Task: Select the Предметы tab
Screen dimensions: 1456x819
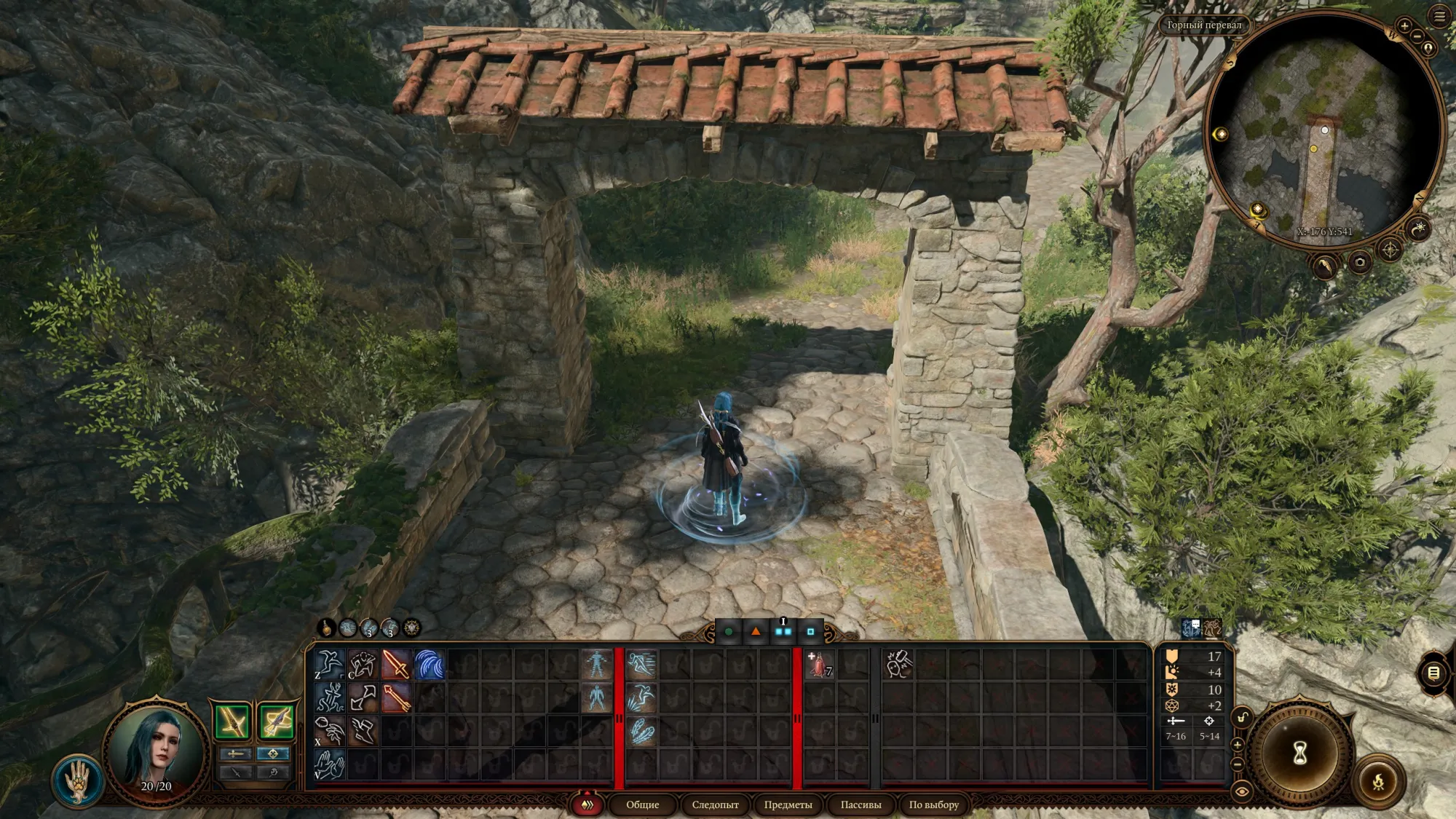Action: point(788,804)
